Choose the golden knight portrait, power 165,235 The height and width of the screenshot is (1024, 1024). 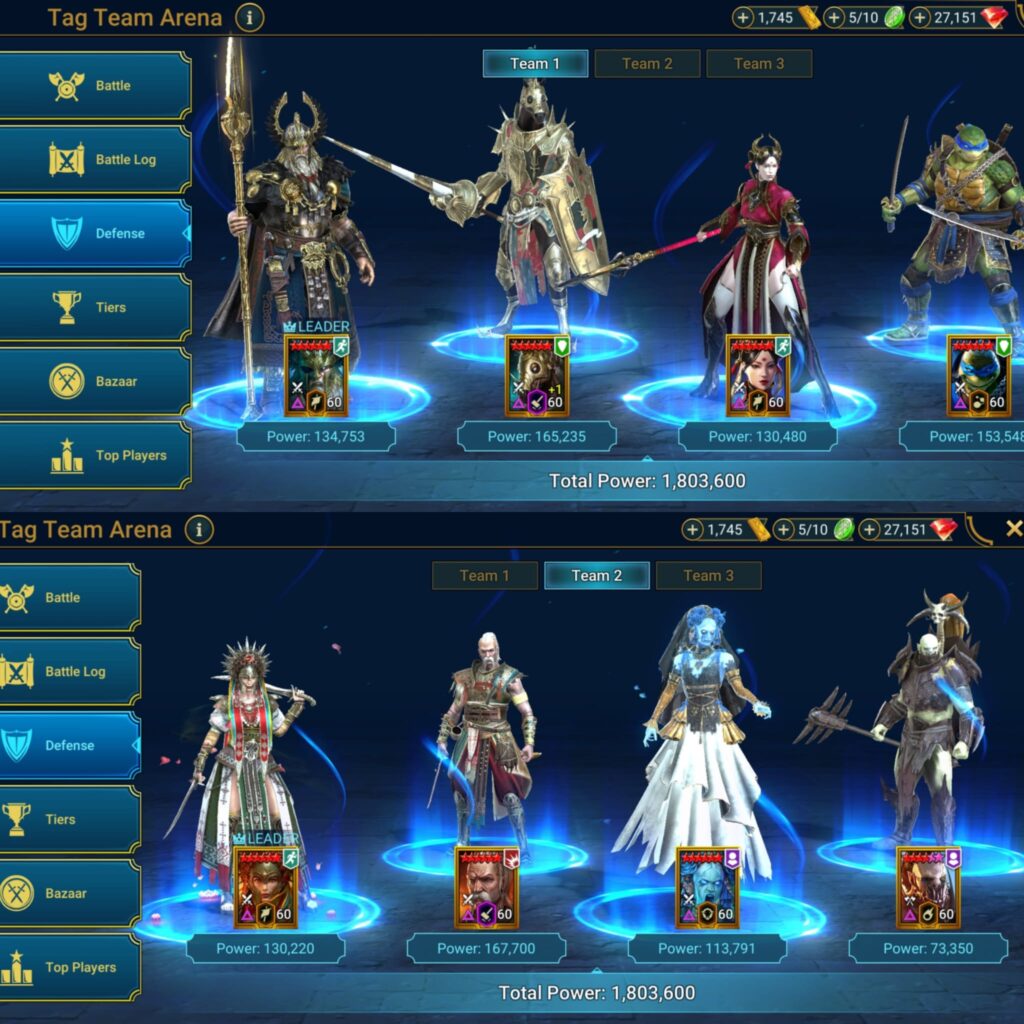point(537,375)
